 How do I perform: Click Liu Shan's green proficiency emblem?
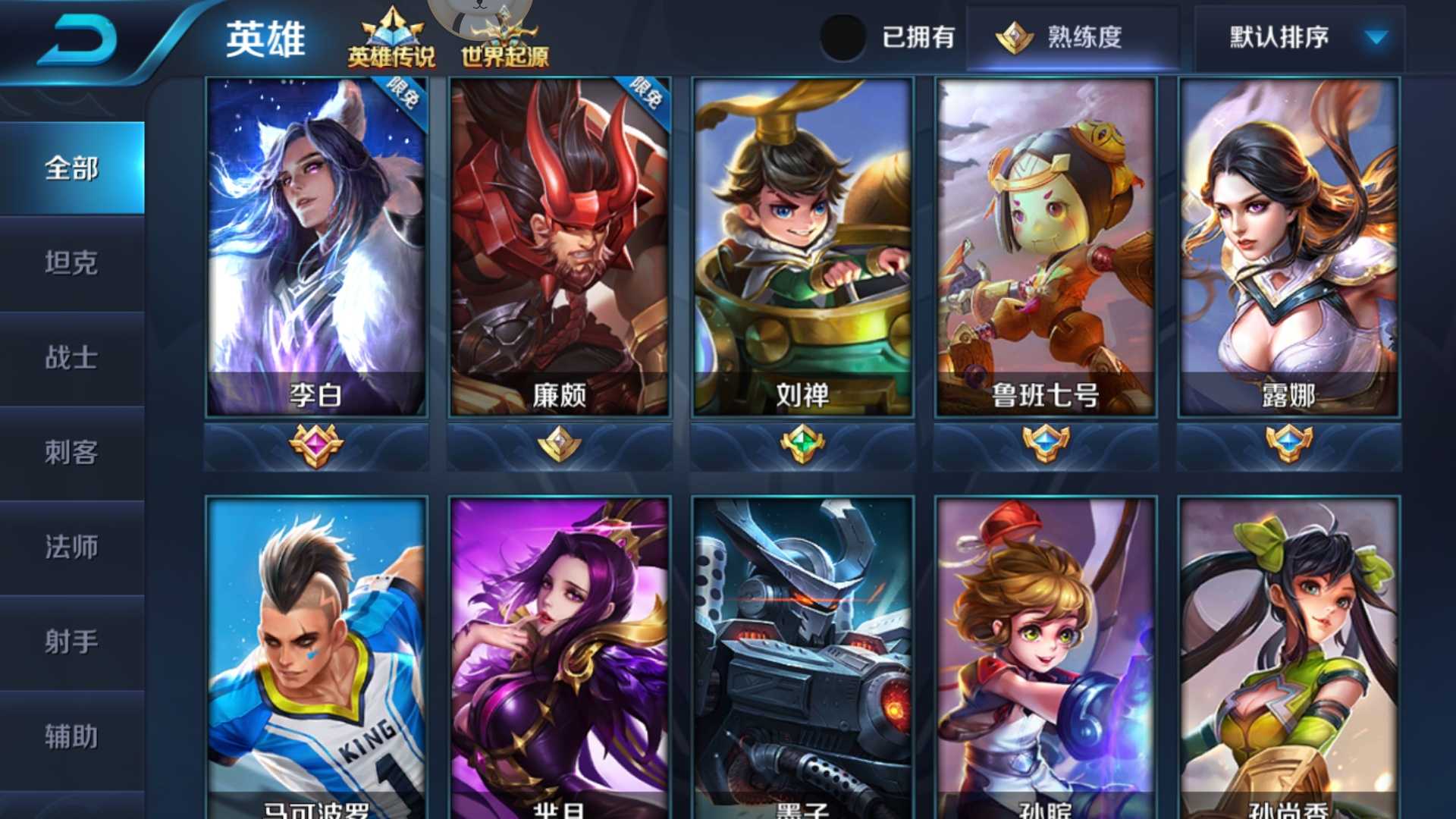click(x=802, y=442)
